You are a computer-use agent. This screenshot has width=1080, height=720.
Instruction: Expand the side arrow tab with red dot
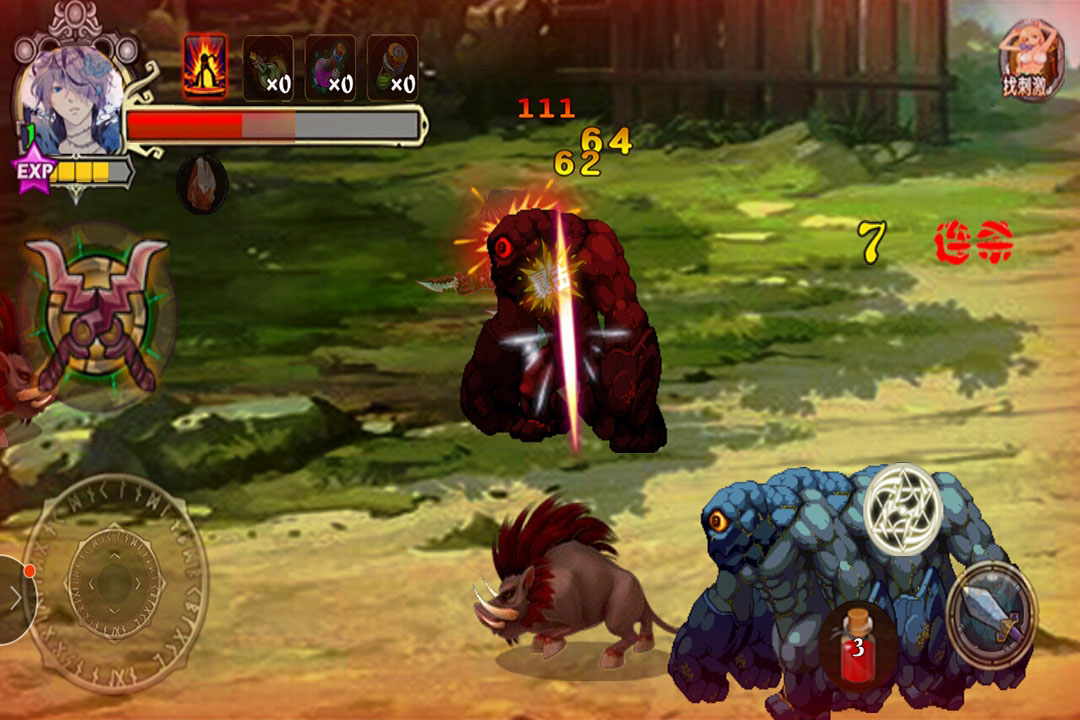pos(15,599)
